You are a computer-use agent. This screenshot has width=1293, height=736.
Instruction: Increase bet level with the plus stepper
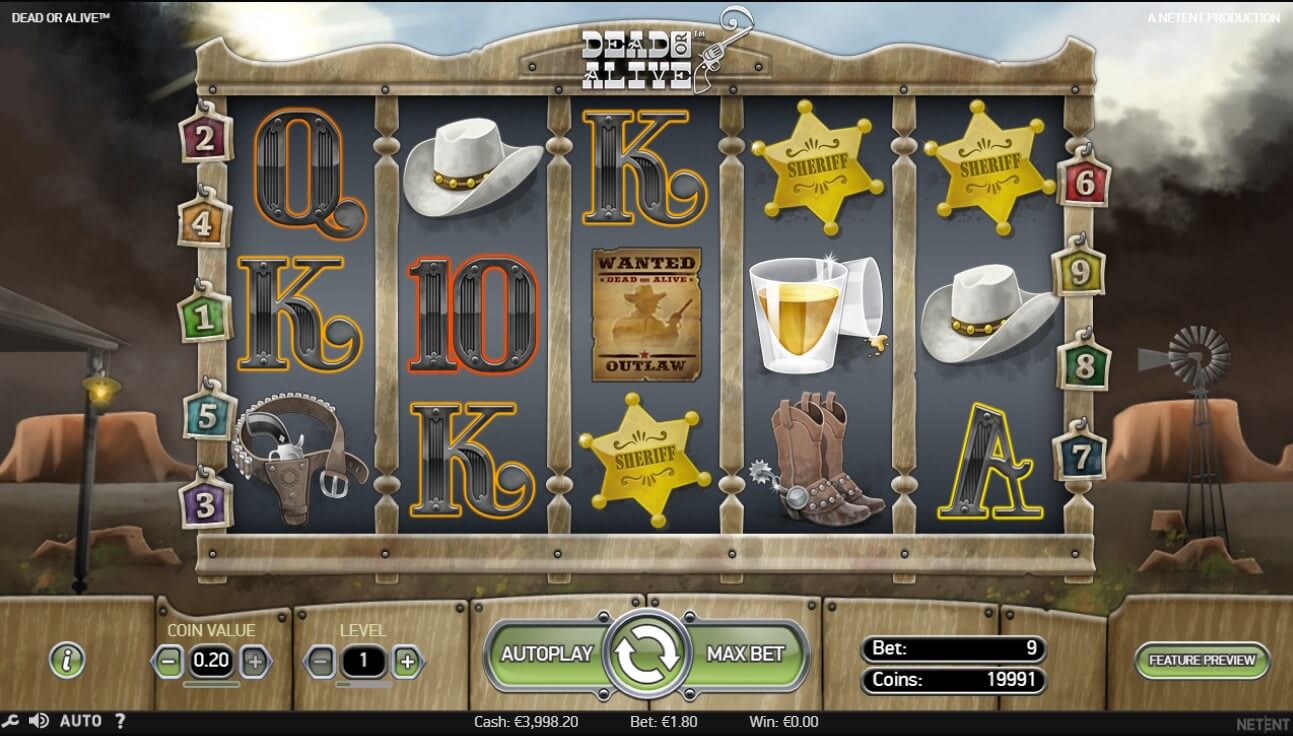point(407,660)
